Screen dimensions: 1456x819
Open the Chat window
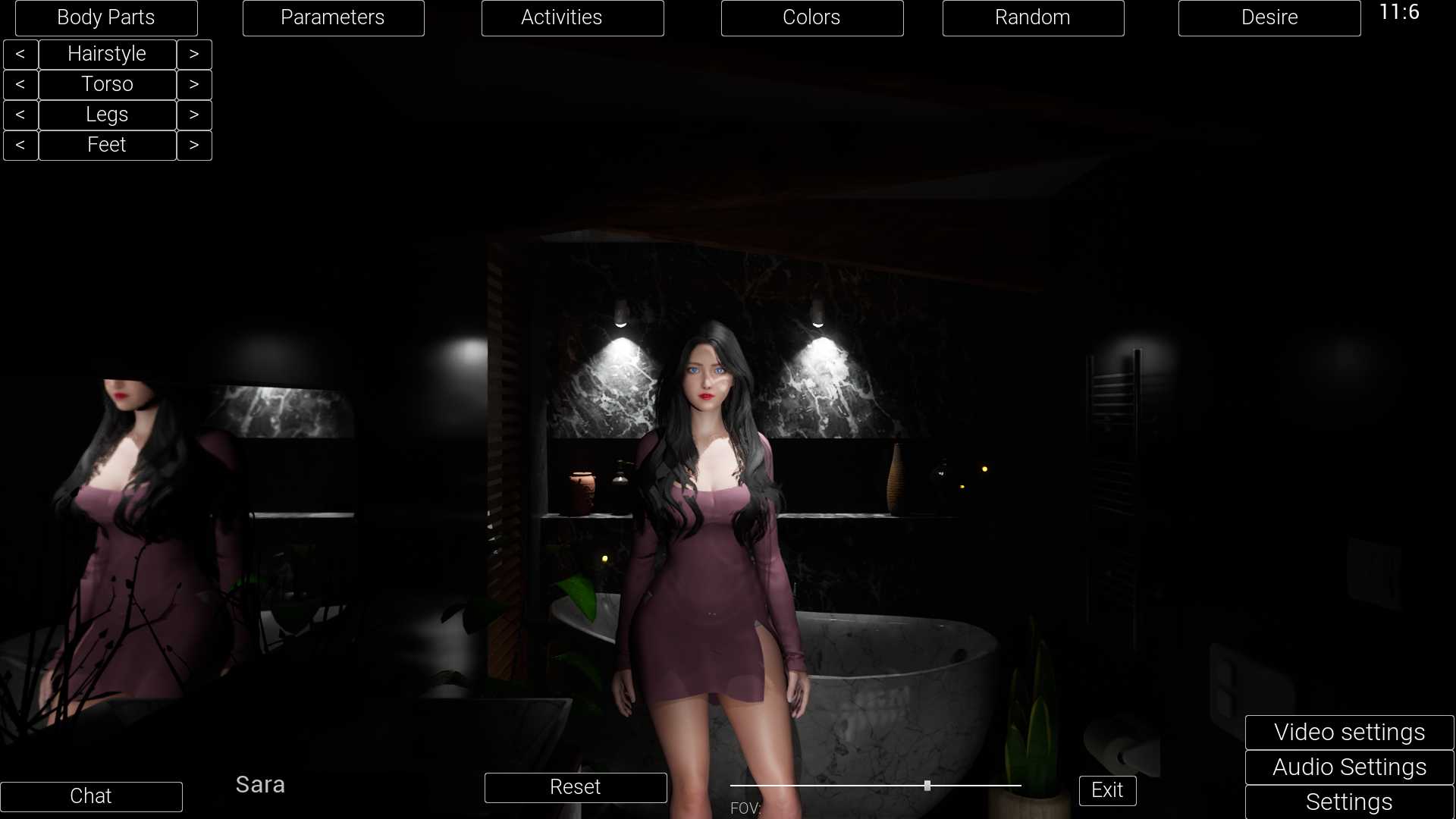click(x=91, y=796)
